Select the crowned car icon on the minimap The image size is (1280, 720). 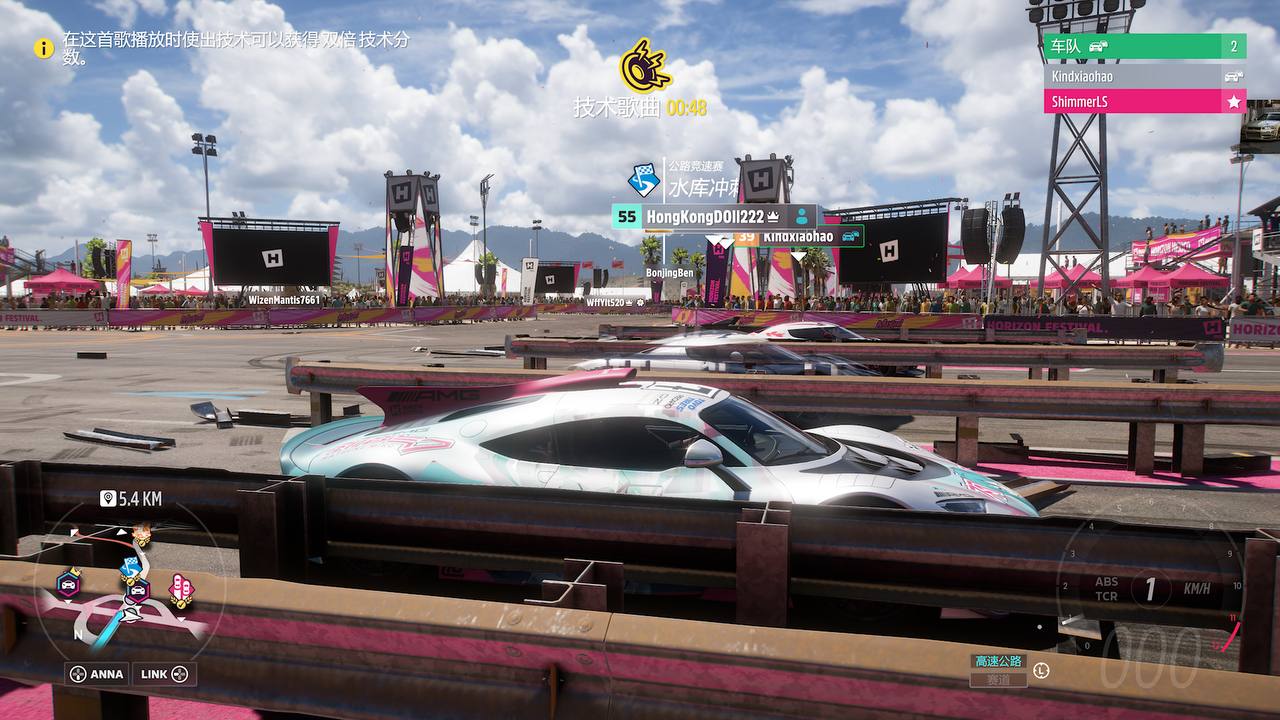68,582
